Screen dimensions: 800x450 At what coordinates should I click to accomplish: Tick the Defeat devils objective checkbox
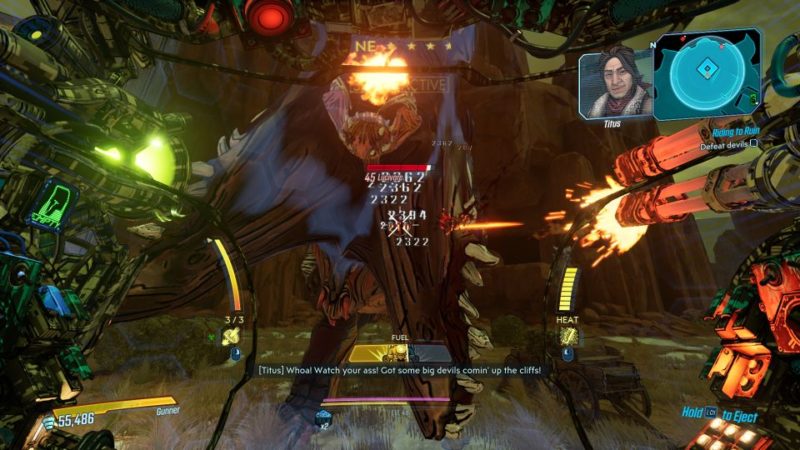[x=754, y=143]
